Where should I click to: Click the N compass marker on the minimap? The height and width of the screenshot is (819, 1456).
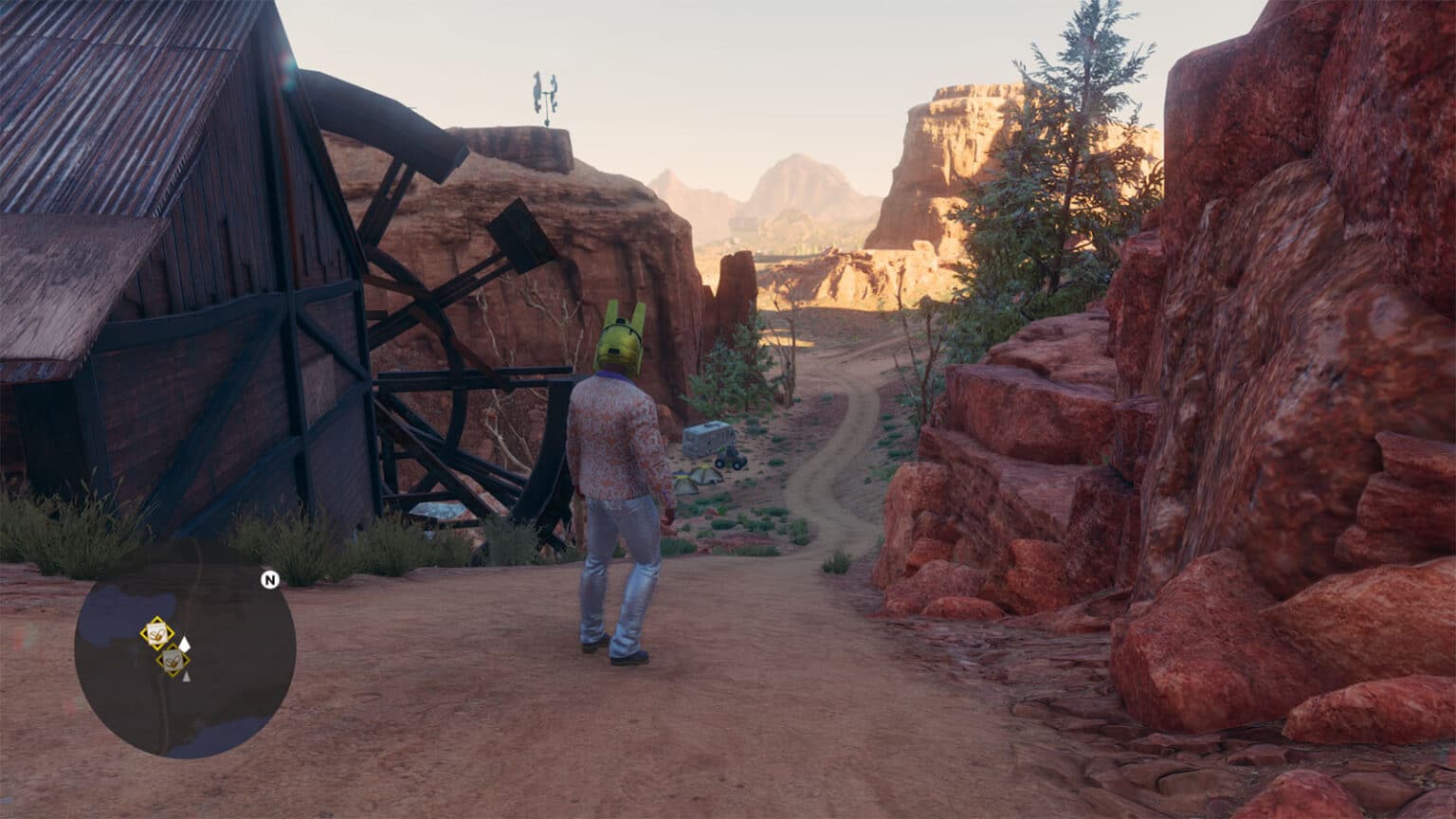pyautogui.click(x=269, y=578)
